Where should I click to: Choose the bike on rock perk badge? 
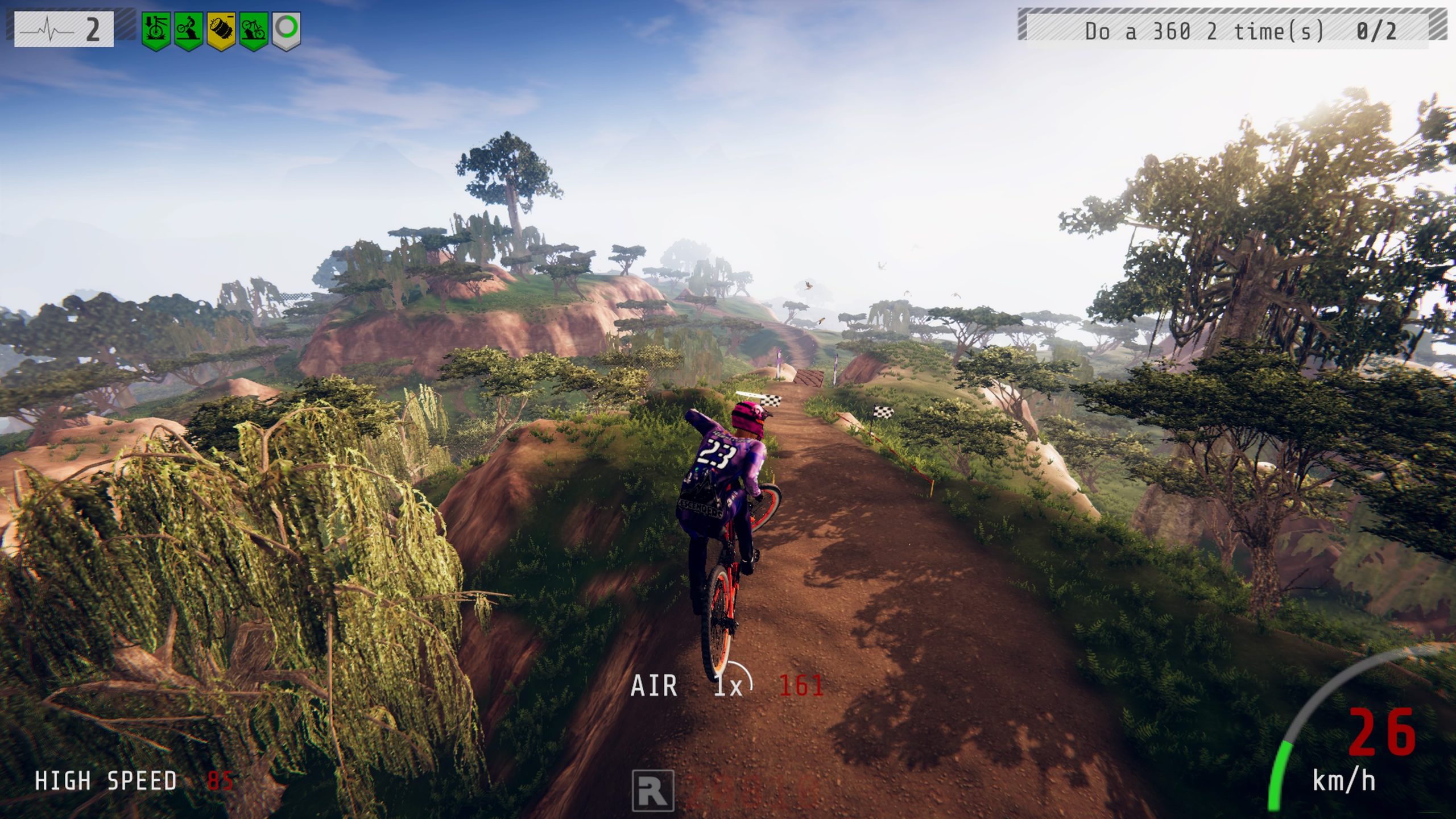click(x=254, y=30)
